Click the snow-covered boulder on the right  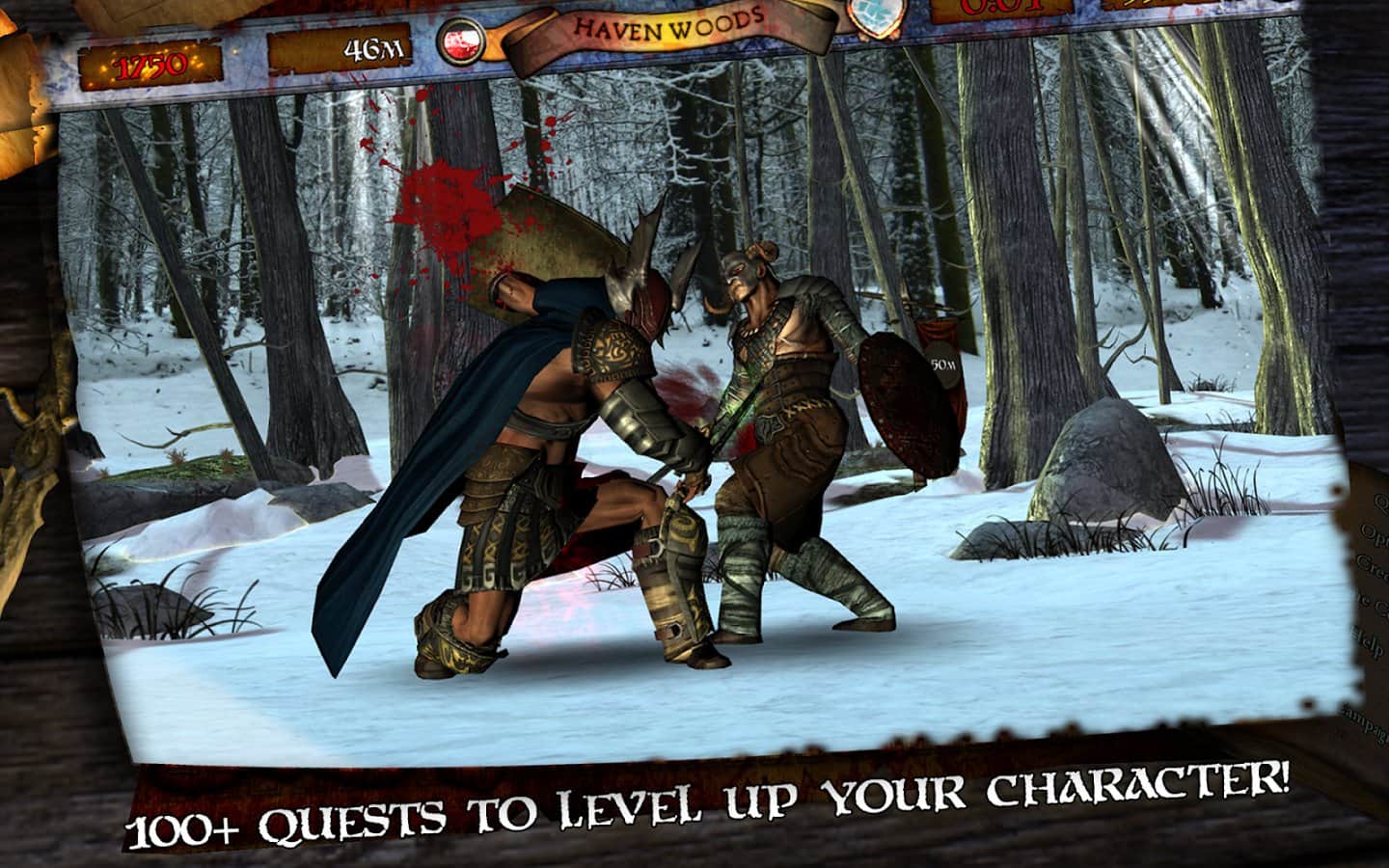(x=1109, y=463)
